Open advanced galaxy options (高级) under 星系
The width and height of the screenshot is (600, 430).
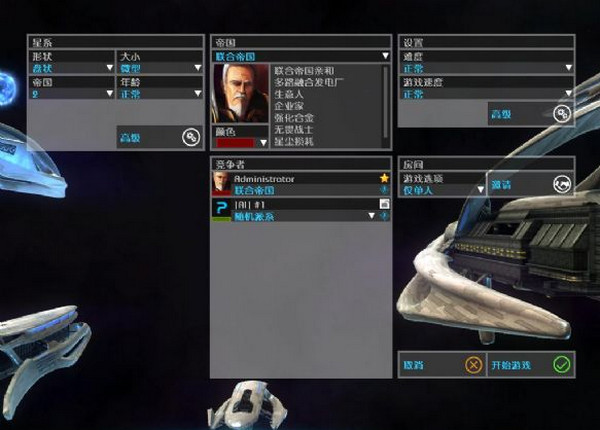[x=159, y=138]
